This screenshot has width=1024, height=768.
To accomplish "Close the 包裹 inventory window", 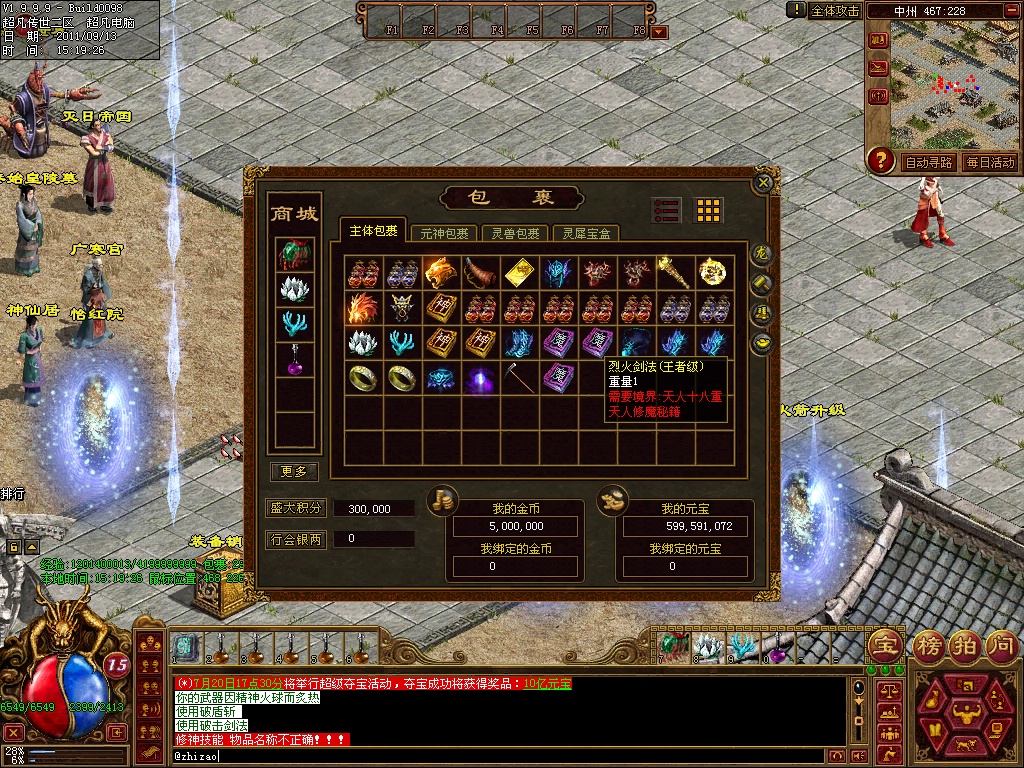I will tap(764, 183).
